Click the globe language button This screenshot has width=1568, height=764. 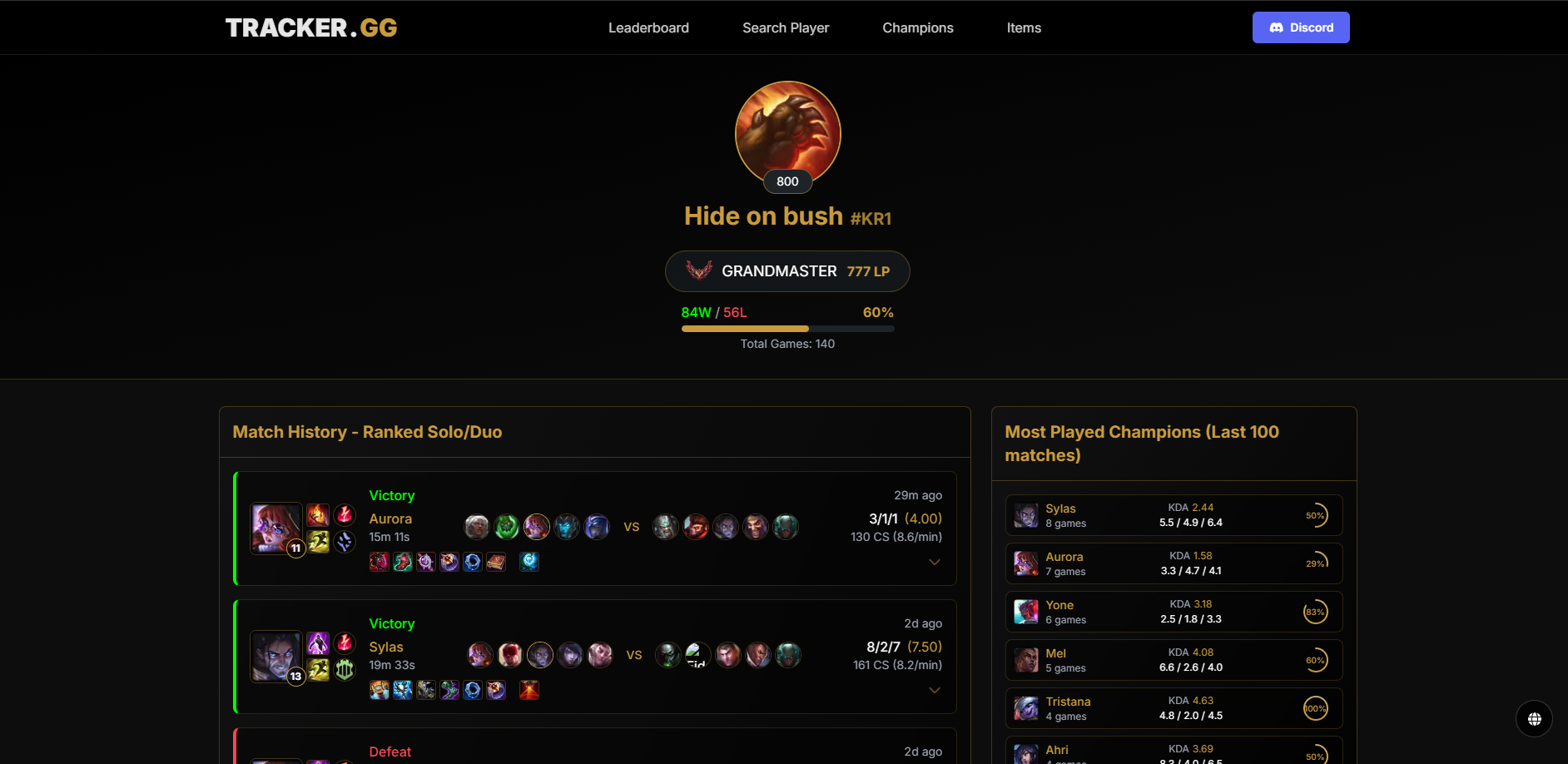(1534, 718)
